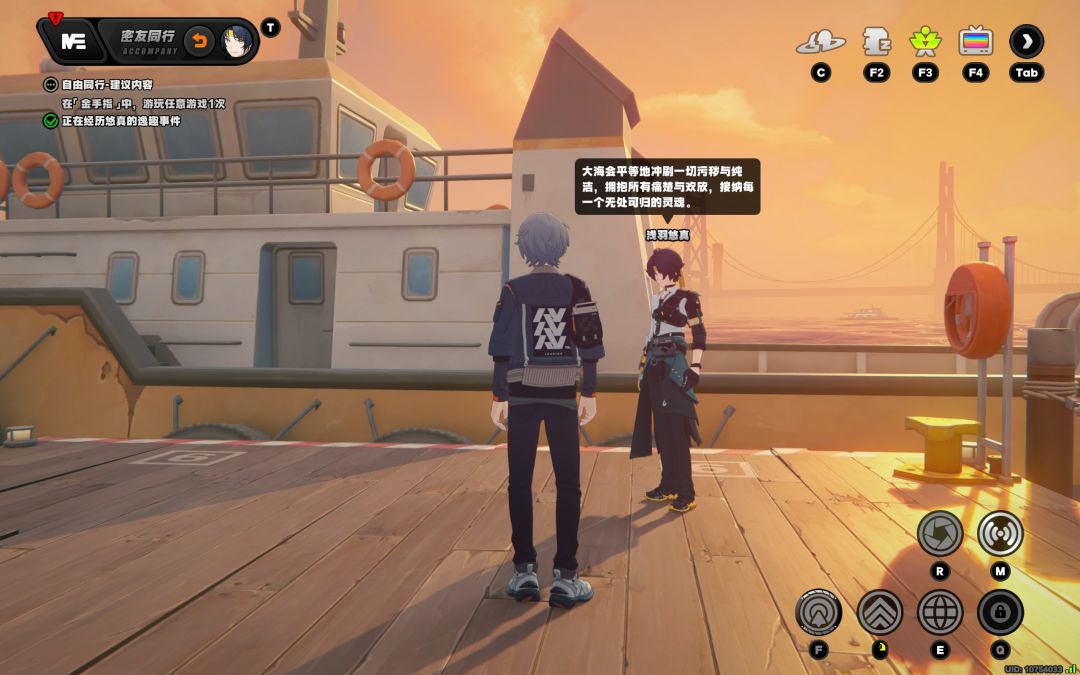The height and width of the screenshot is (675, 1080).
Task: Open the ME main menu button
Action: [x=73, y=41]
